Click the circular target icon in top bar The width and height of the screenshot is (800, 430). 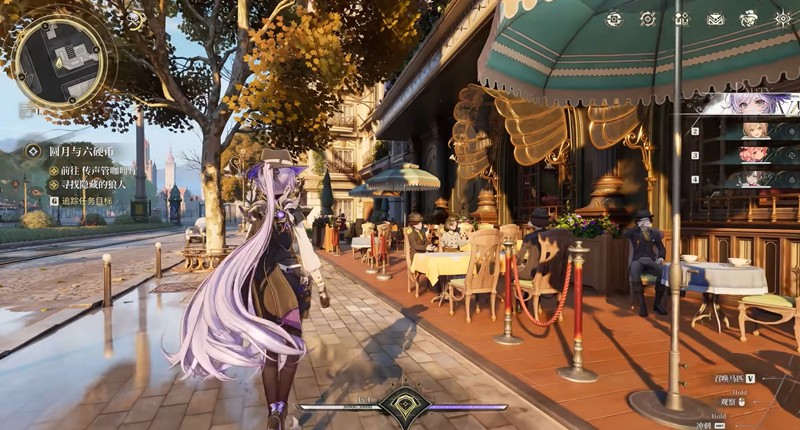[x=648, y=18]
